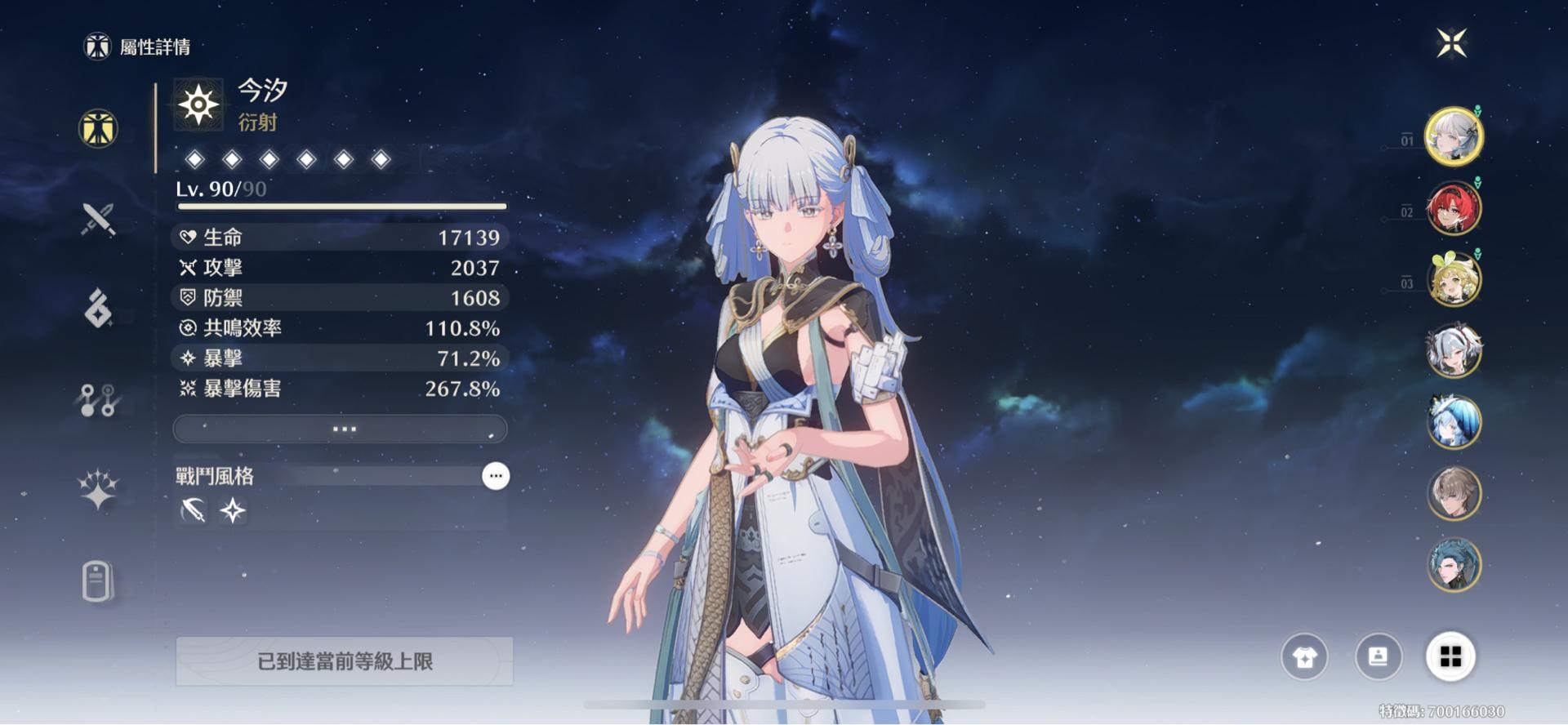Show combat style details
The height and width of the screenshot is (725, 1568).
[496, 476]
